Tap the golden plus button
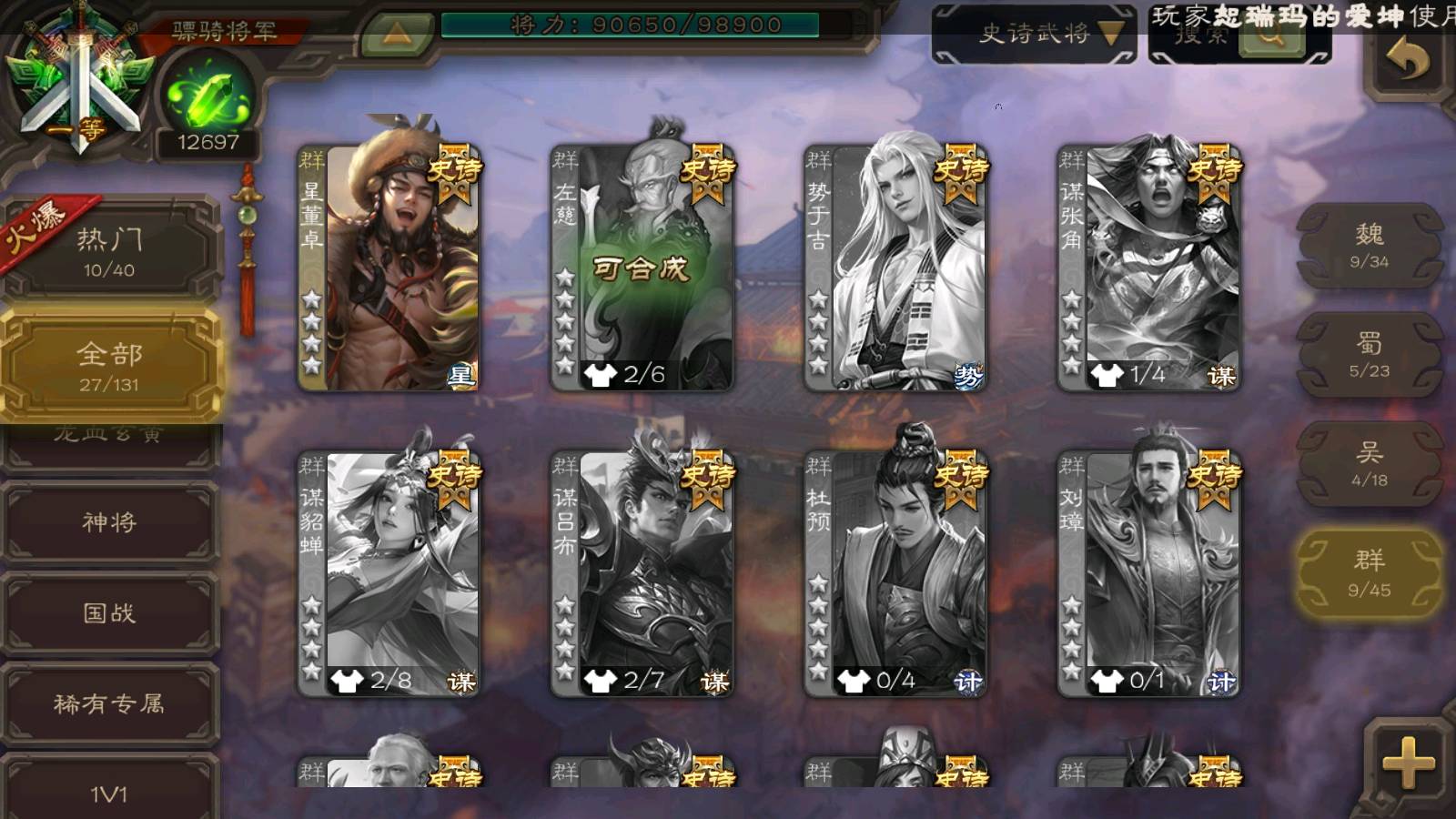 point(1407,761)
